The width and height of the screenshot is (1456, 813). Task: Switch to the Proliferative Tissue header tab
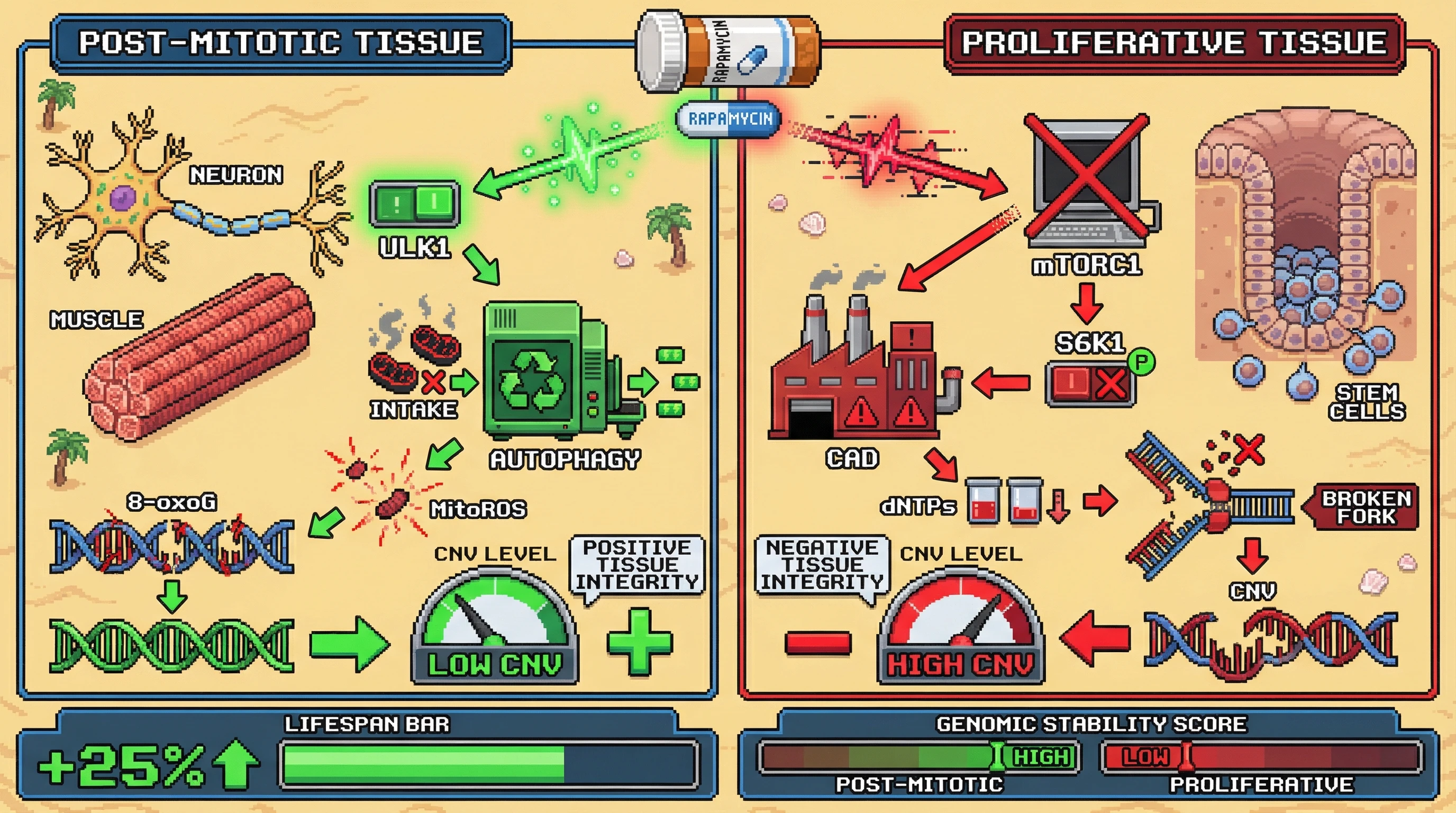coord(1175,43)
